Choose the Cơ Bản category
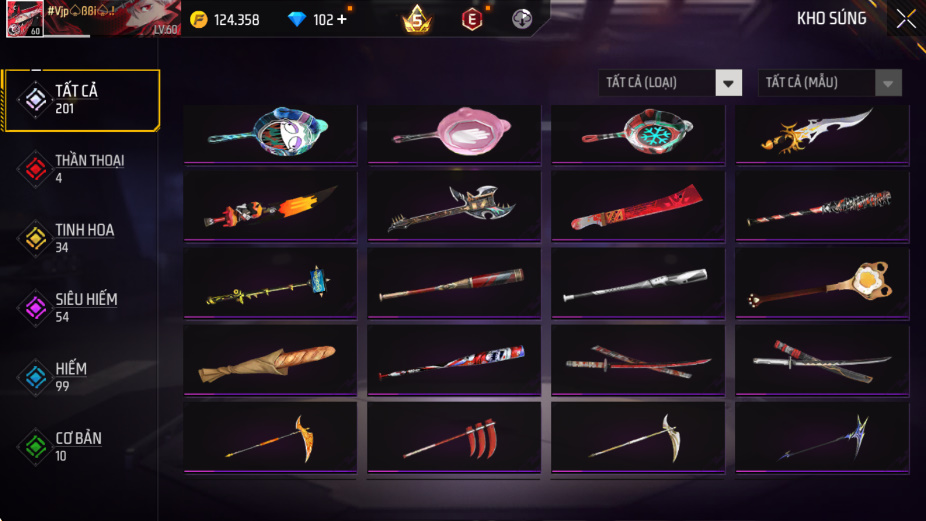926x521 pixels. tap(80, 446)
